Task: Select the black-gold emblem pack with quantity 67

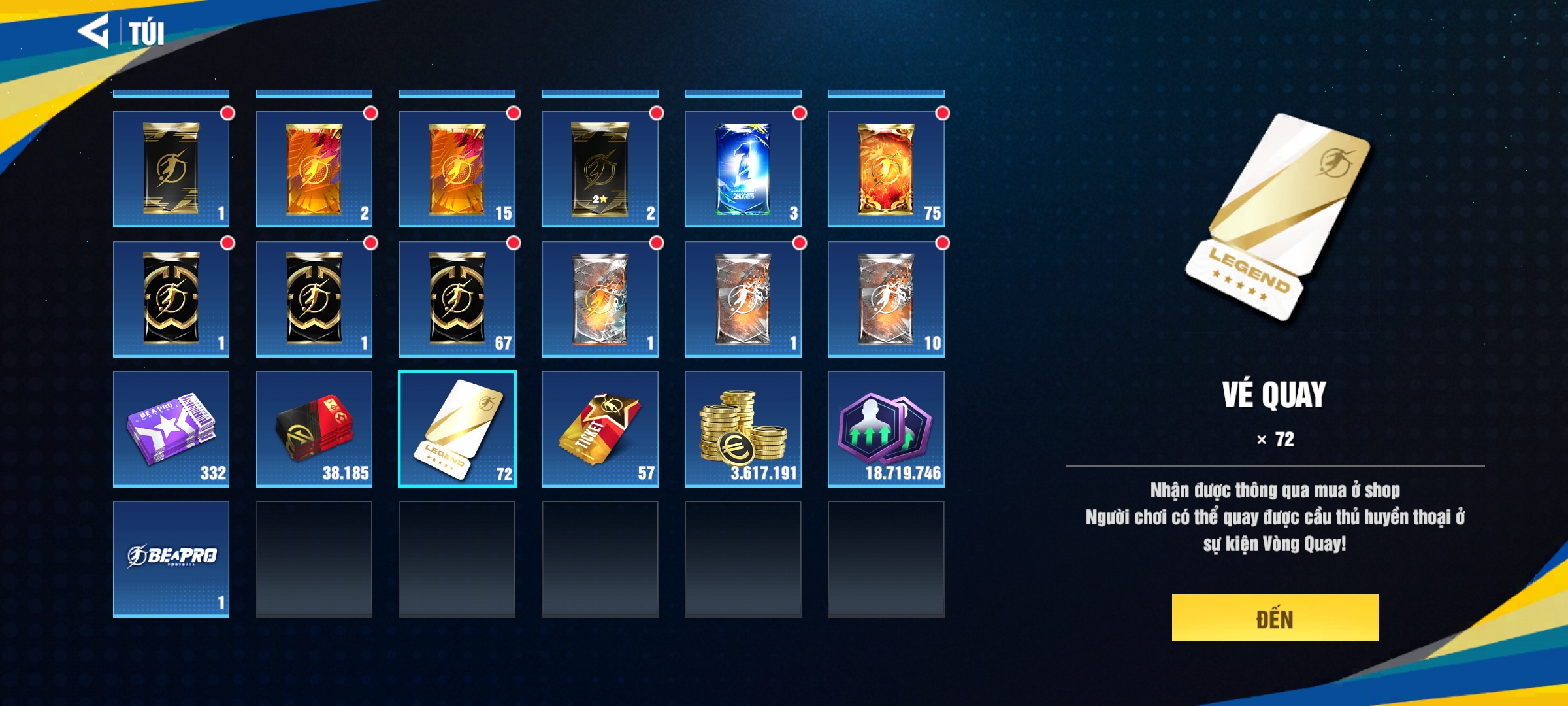Action: [x=457, y=299]
